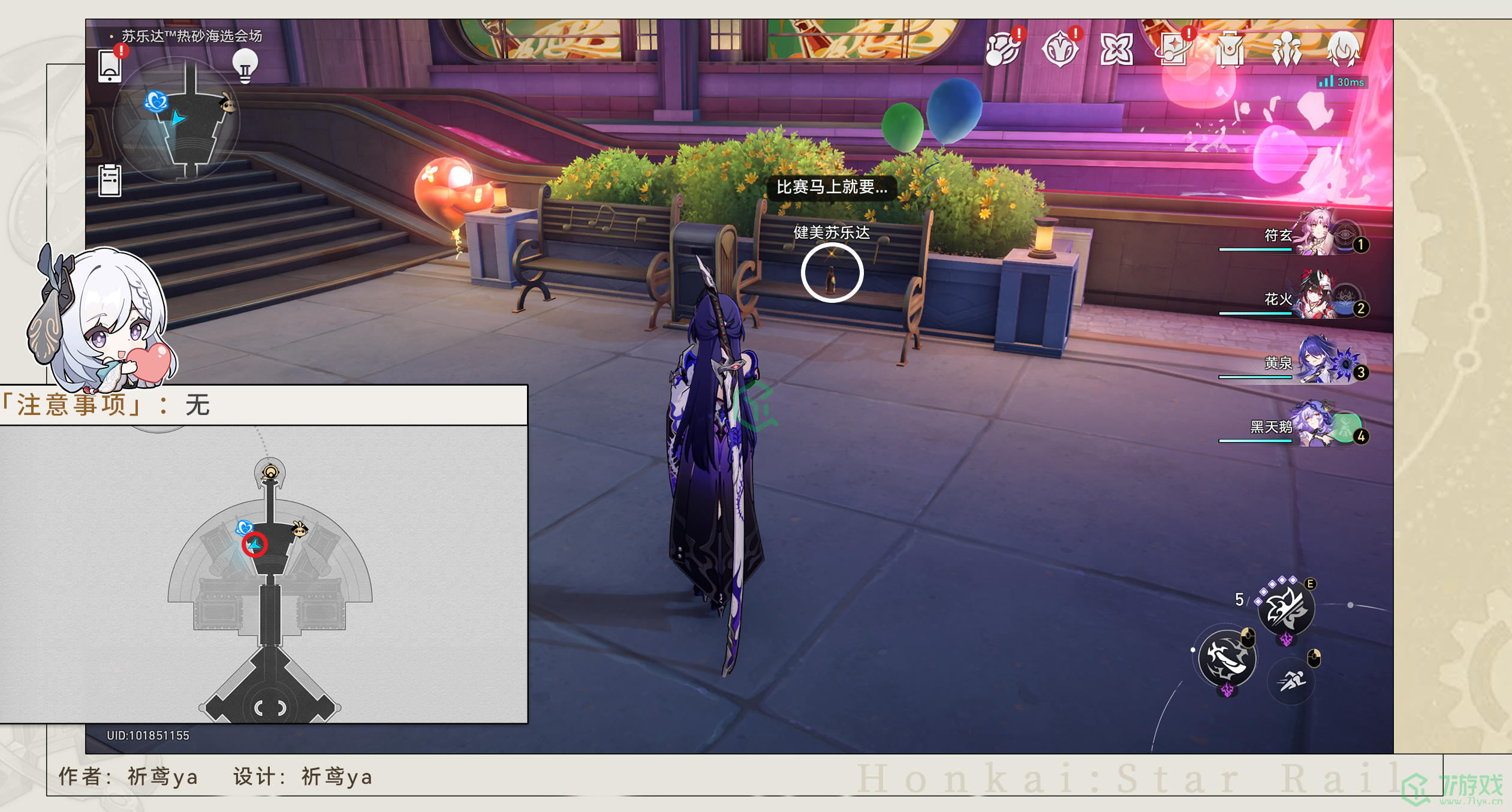The image size is (1512, 812).
Task: Open the Warp card icon
Action: point(1173,49)
